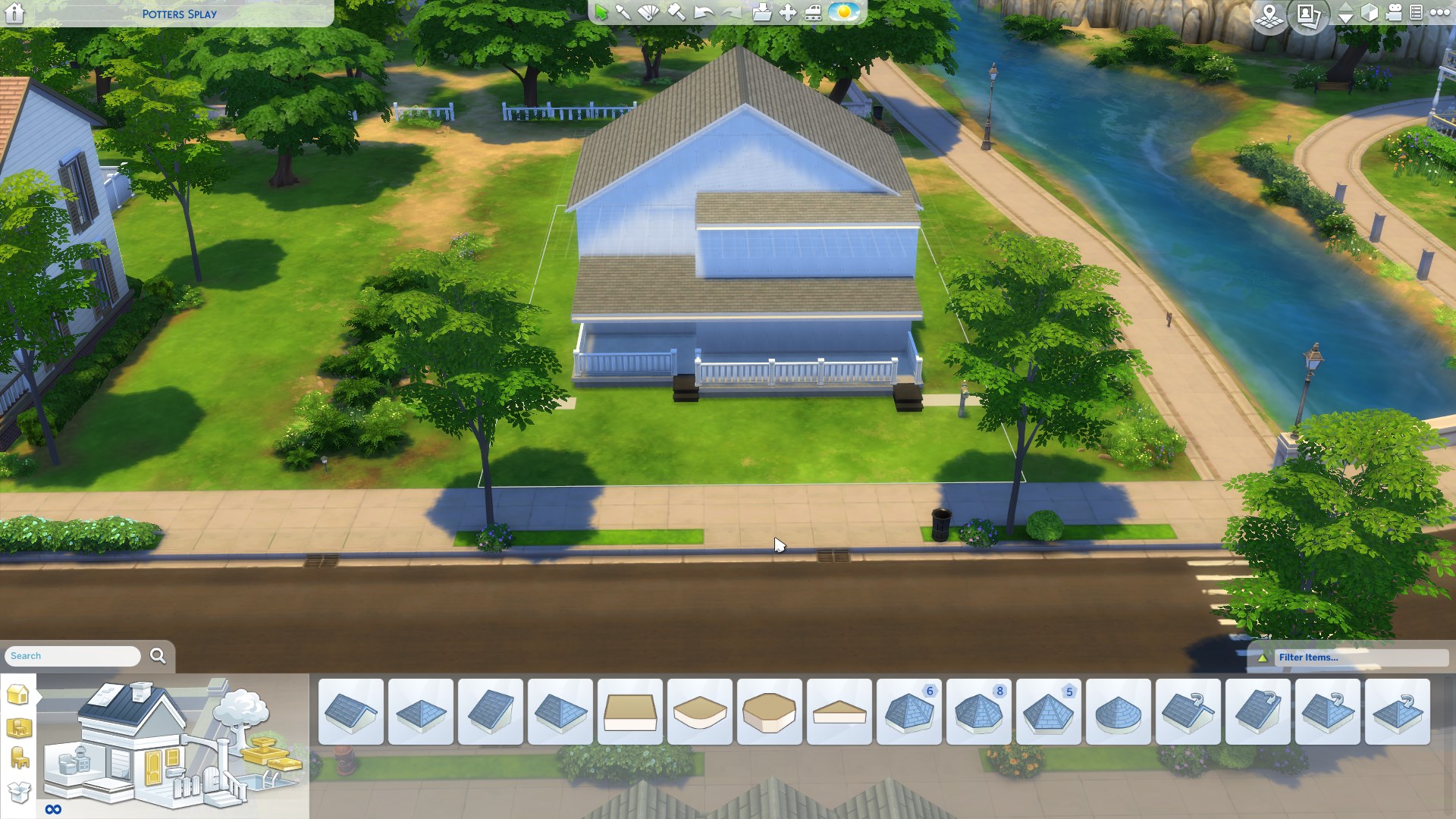Open the camera controls icon
1456x819 pixels.
[1394, 13]
